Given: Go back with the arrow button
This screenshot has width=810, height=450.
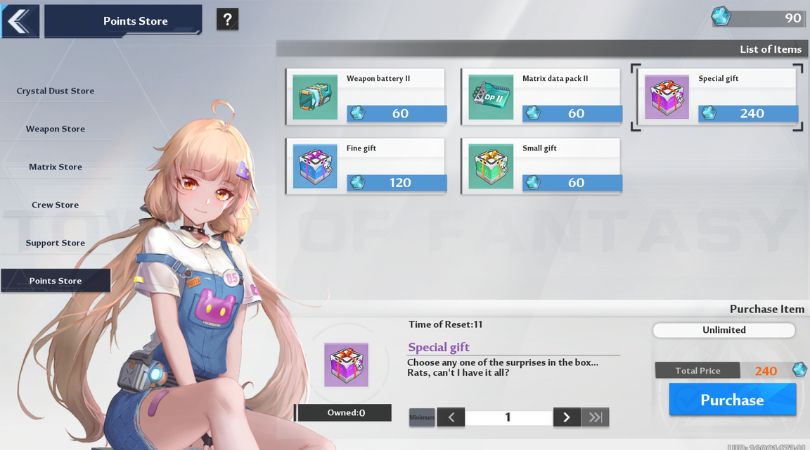Looking at the screenshot, I should [20, 20].
